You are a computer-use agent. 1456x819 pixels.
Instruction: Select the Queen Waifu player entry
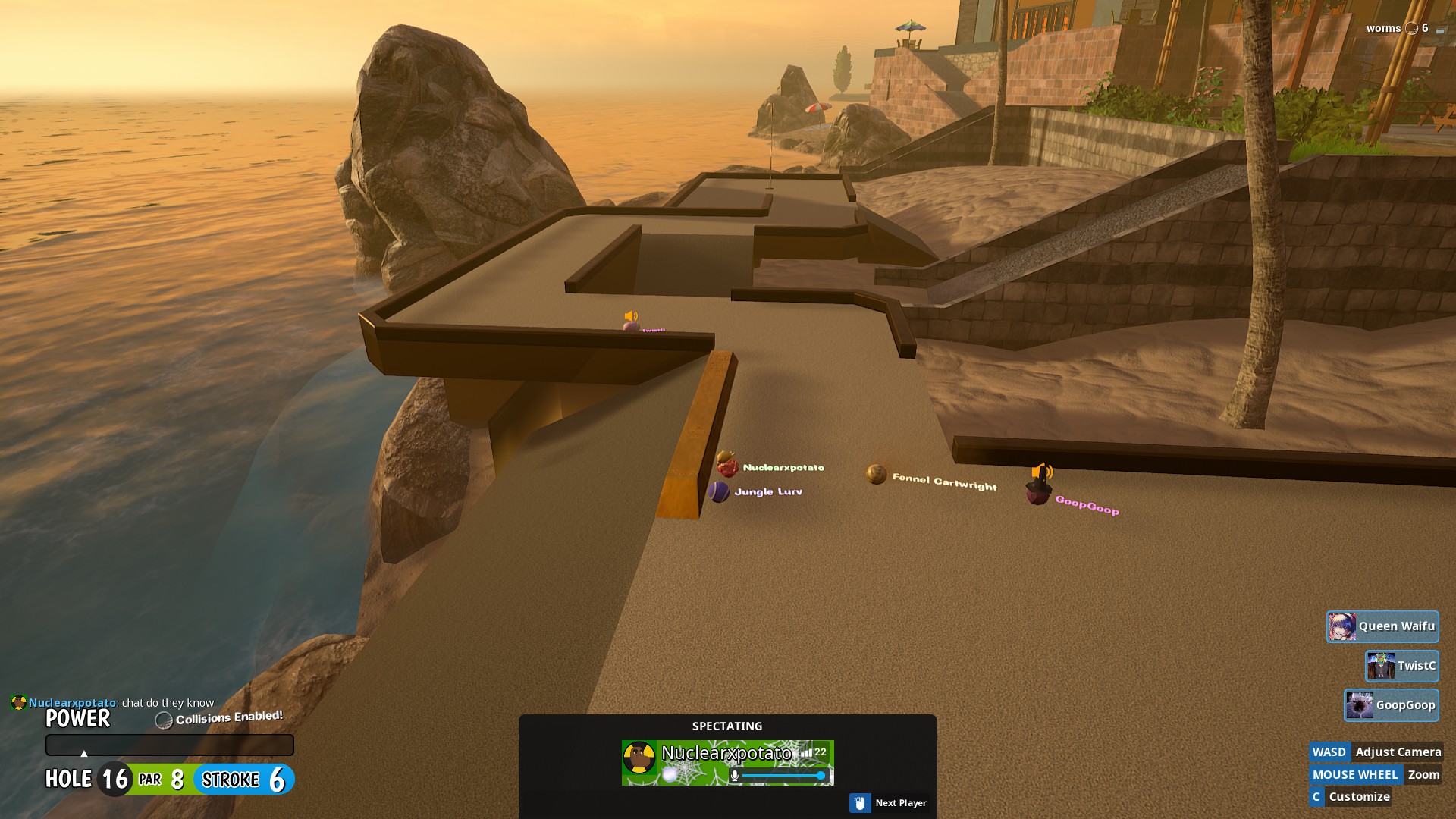tap(1382, 626)
